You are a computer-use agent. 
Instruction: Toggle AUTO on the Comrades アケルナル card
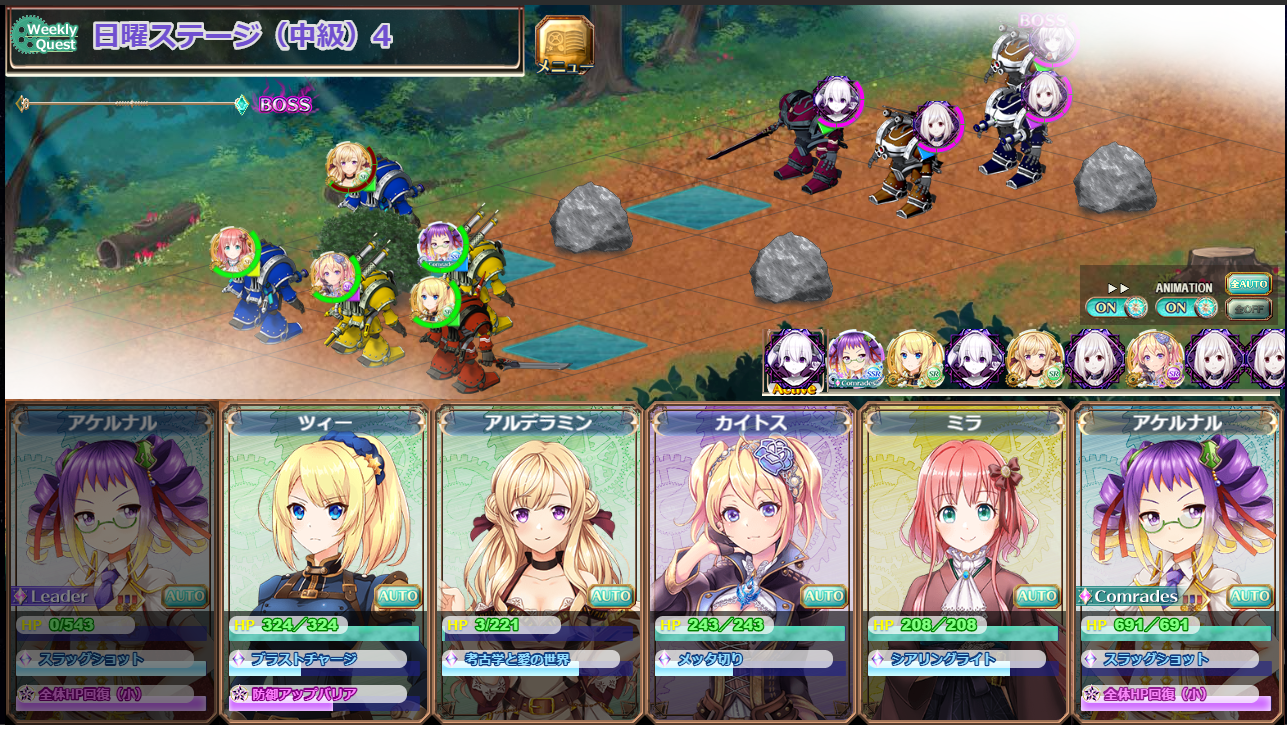(1250, 597)
